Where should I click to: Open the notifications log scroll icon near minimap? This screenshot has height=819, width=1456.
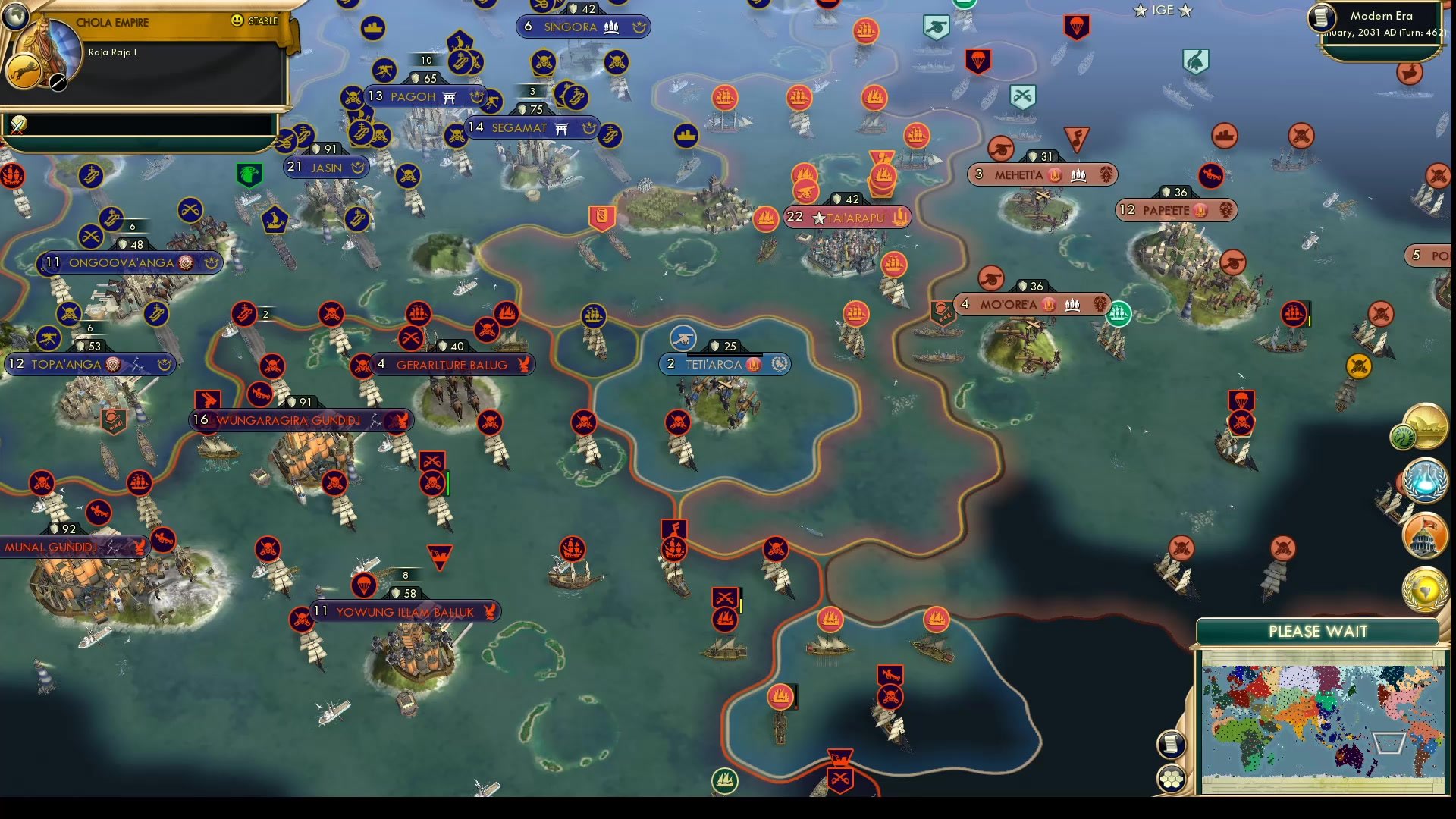pyautogui.click(x=1172, y=744)
